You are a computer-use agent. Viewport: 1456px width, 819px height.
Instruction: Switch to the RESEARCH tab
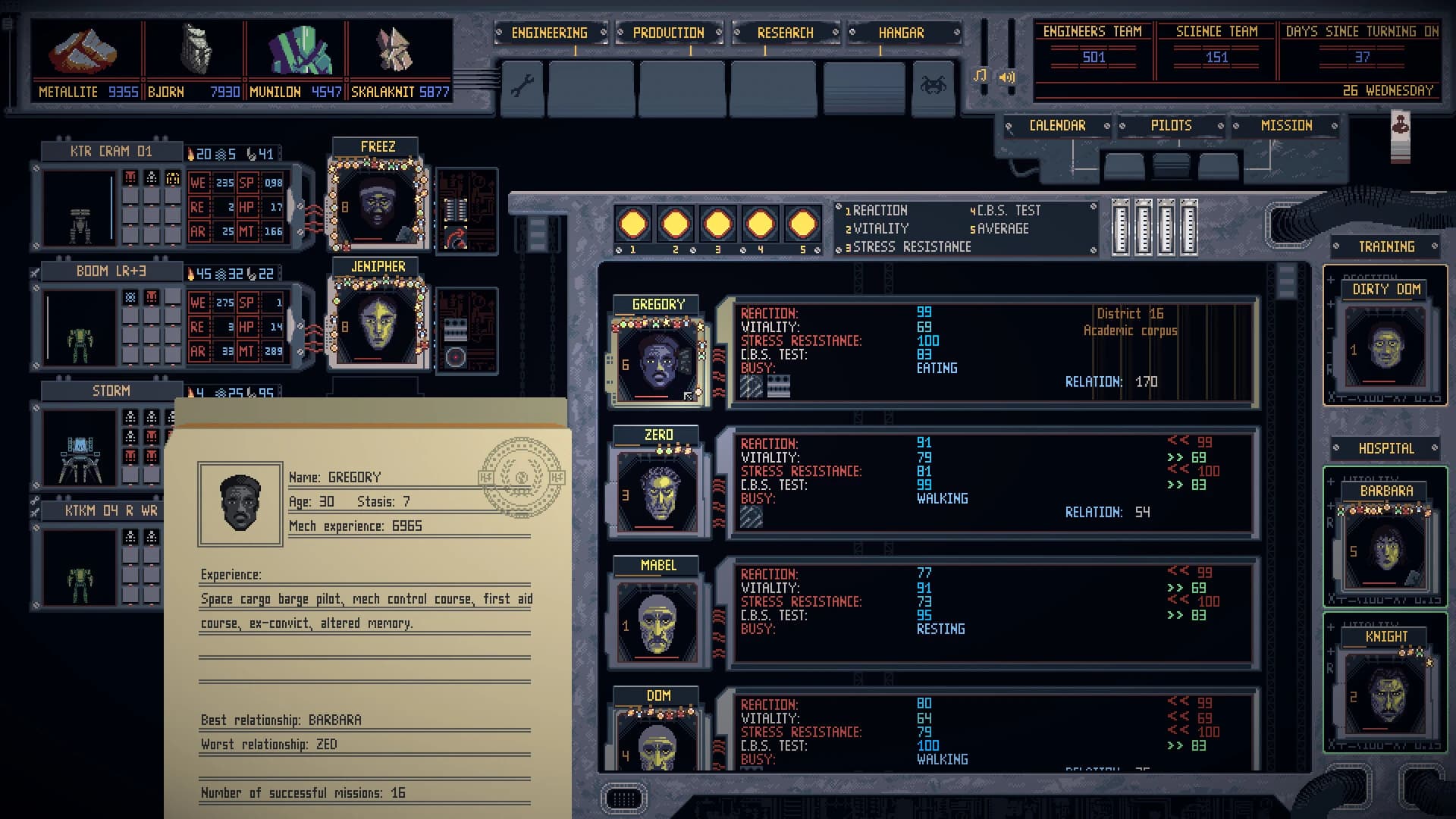pyautogui.click(x=785, y=33)
